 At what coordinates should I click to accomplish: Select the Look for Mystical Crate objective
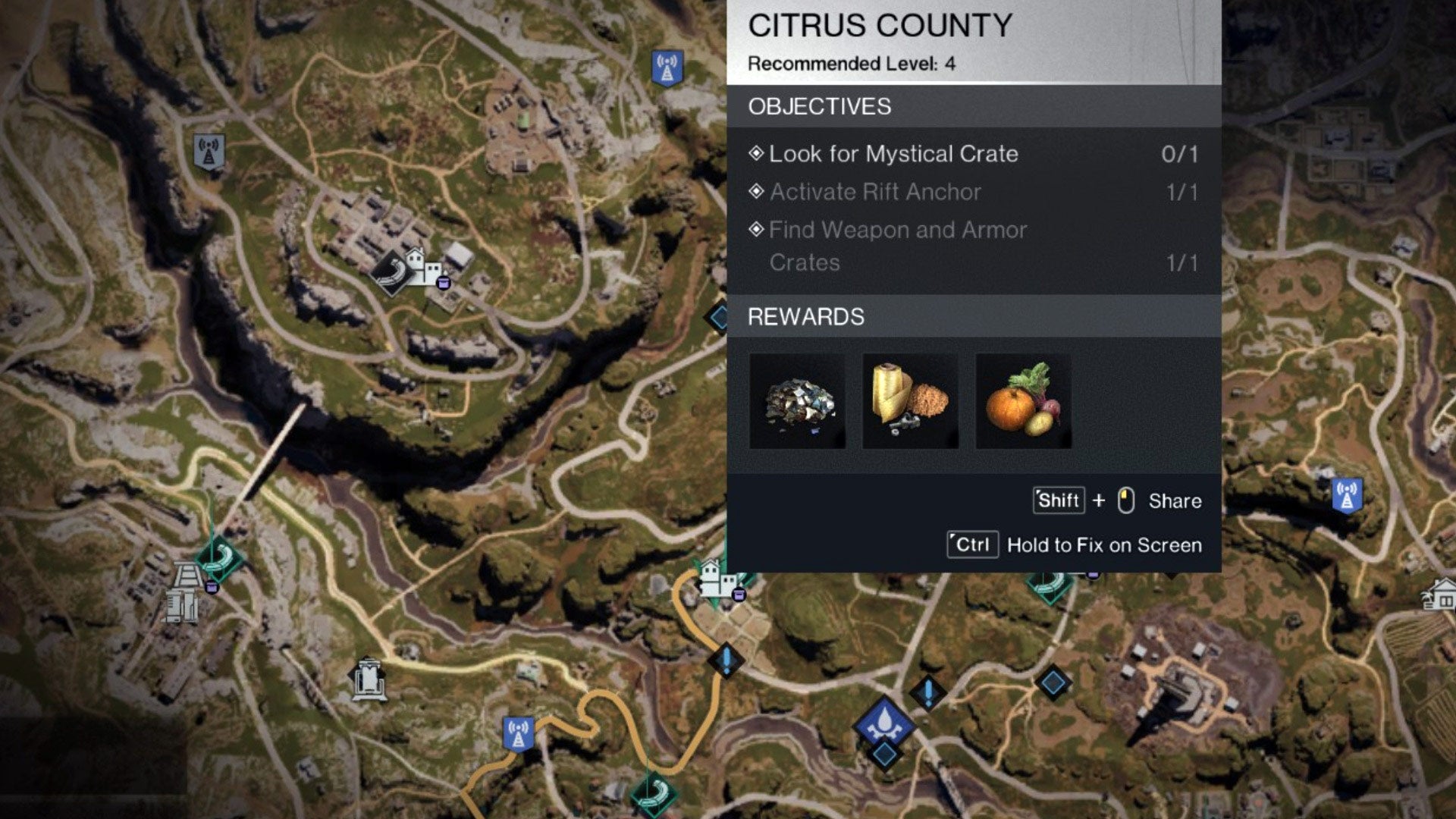[x=893, y=154]
